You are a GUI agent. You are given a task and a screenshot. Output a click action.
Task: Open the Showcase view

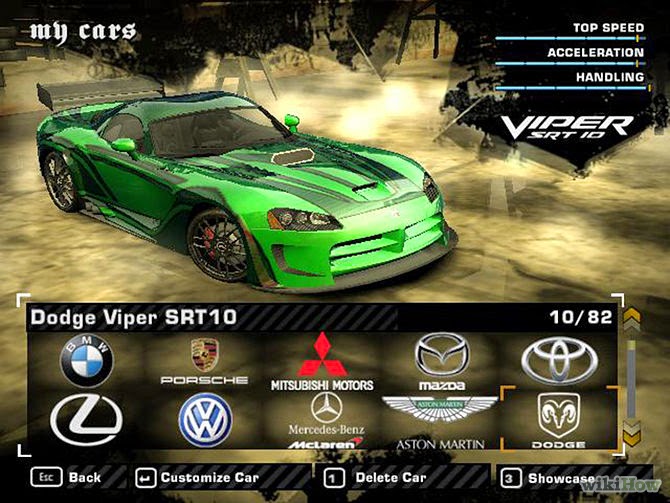pos(548,478)
